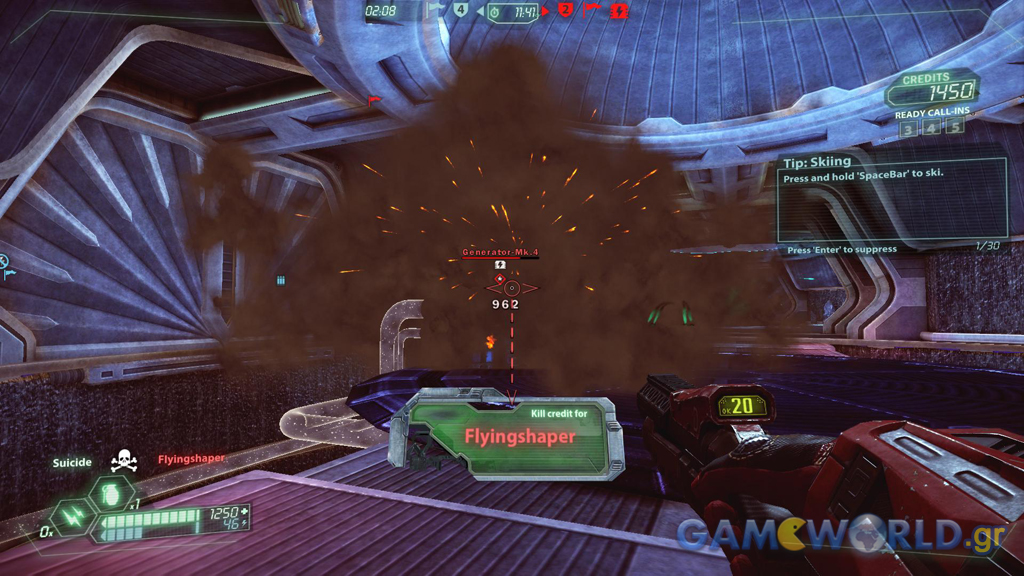Activate the lightning bolt energy pack
Image resolution: width=1024 pixels, height=576 pixels.
pyautogui.click(x=73, y=518)
